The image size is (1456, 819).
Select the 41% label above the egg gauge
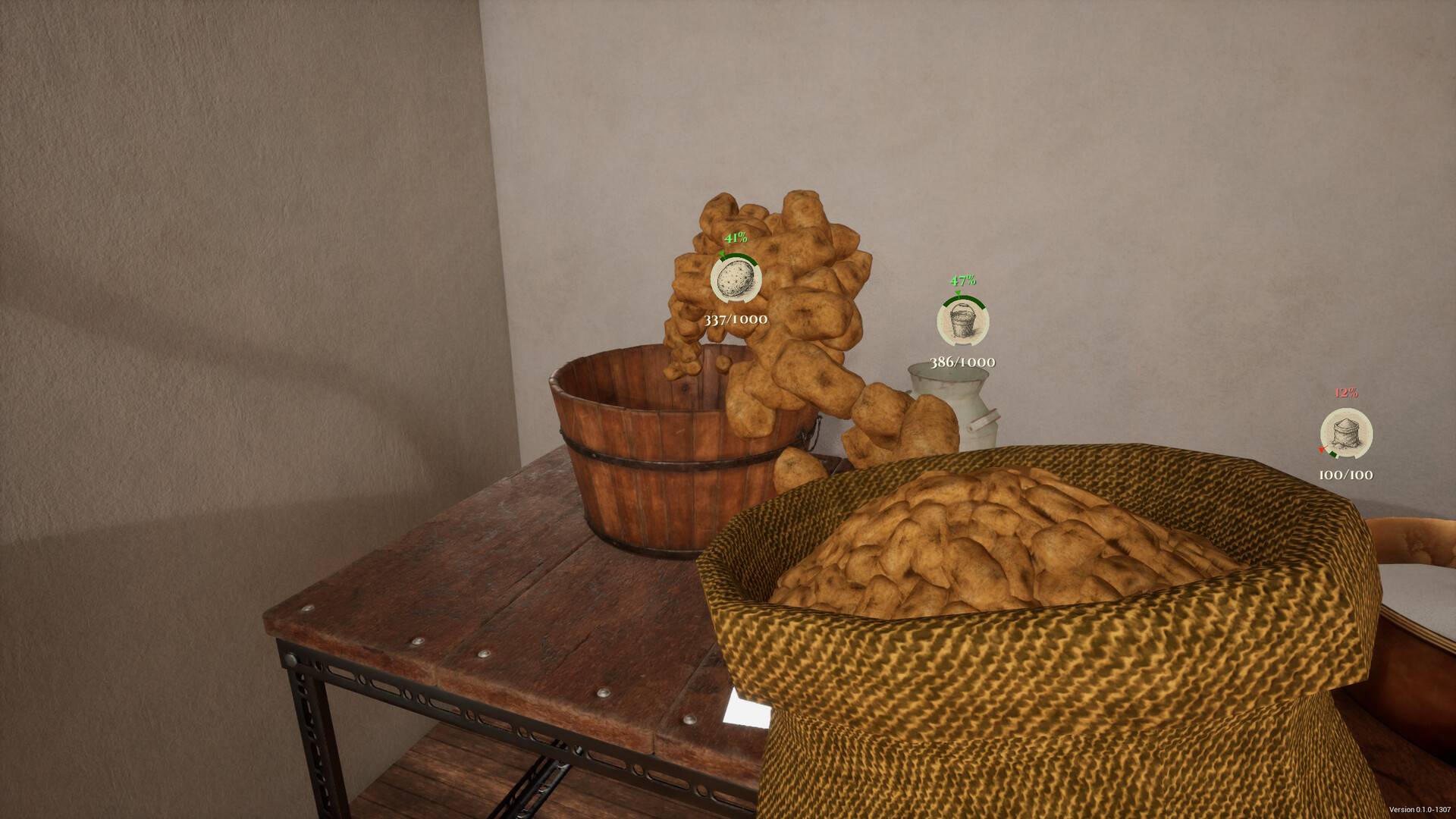[x=736, y=237]
